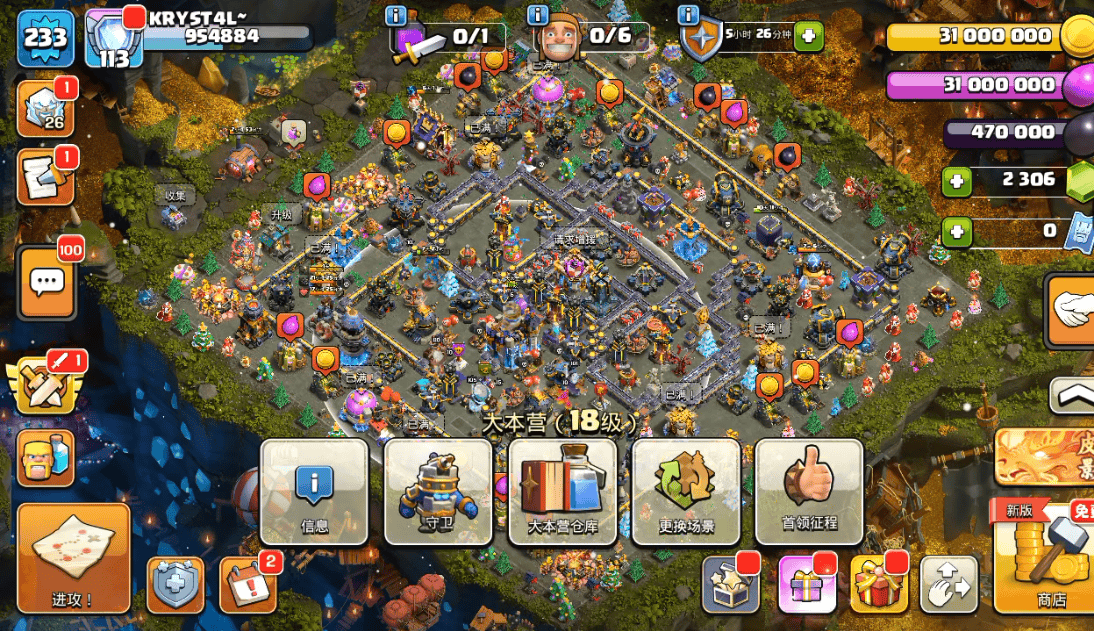View player level 233 profile badge

[x=45, y=38]
